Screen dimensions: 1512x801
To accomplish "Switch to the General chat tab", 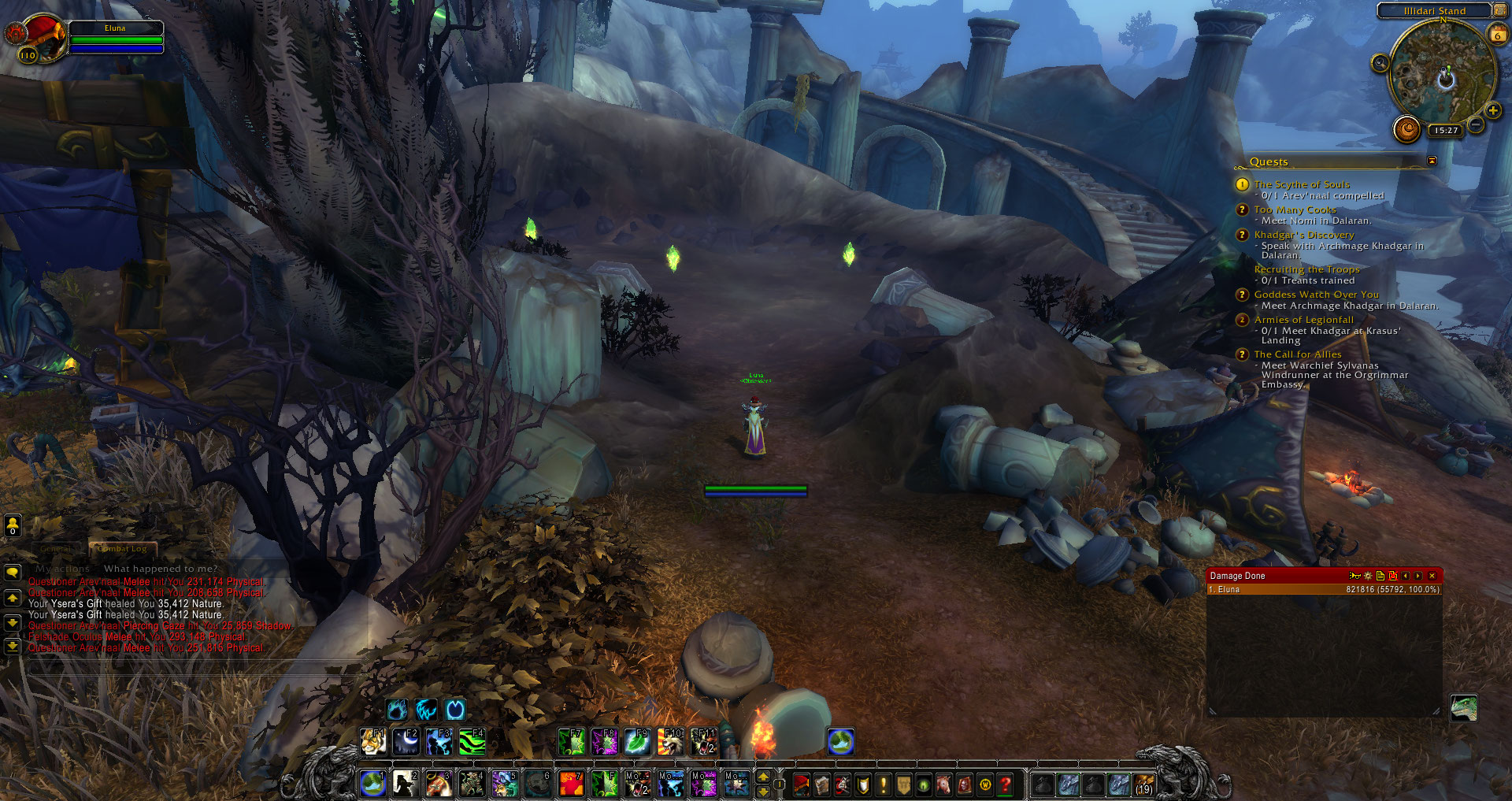I will pos(55,548).
